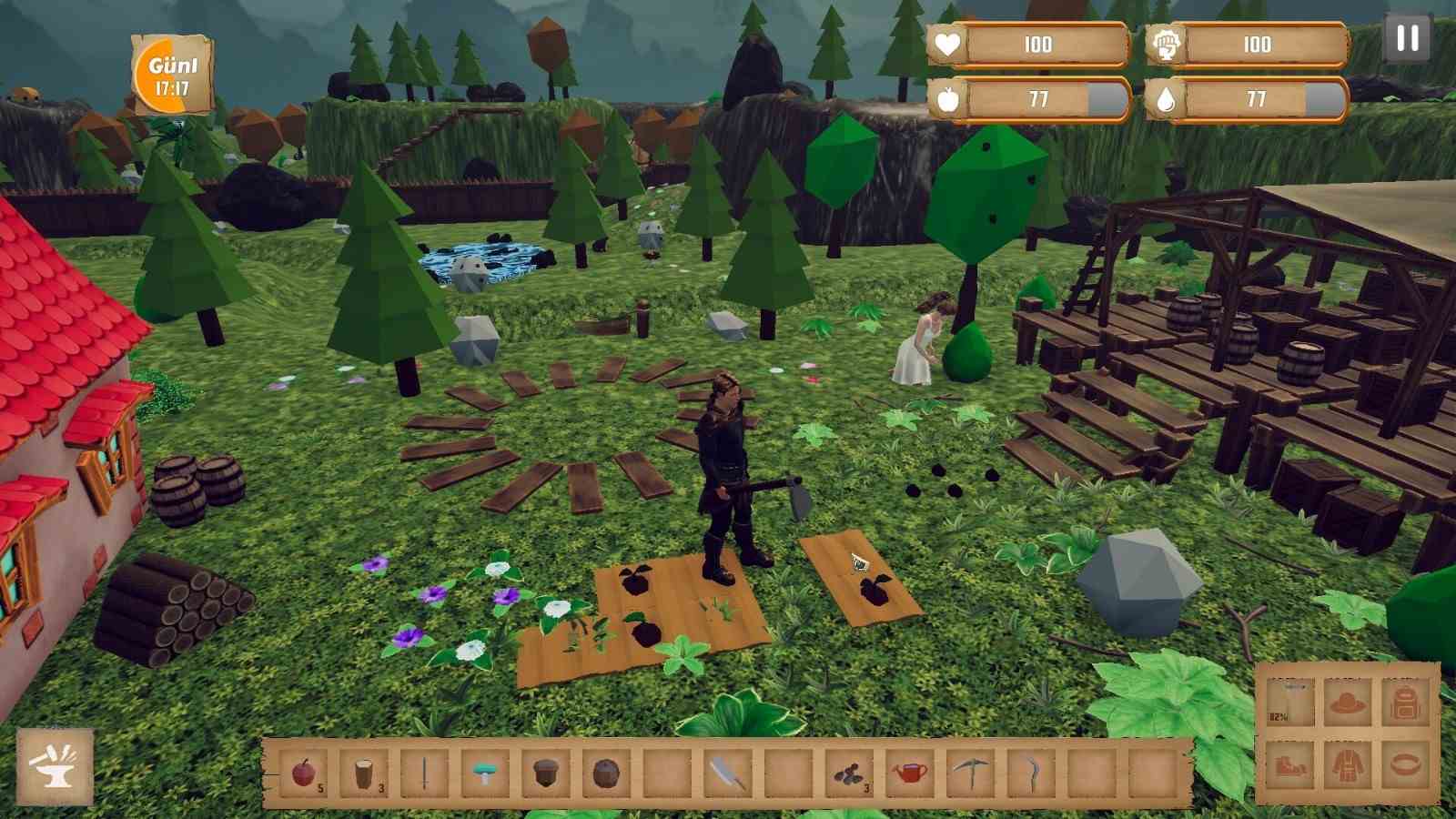Viewport: 1456px width, 819px height.
Task: Equip the red watering can
Action: [x=909, y=773]
